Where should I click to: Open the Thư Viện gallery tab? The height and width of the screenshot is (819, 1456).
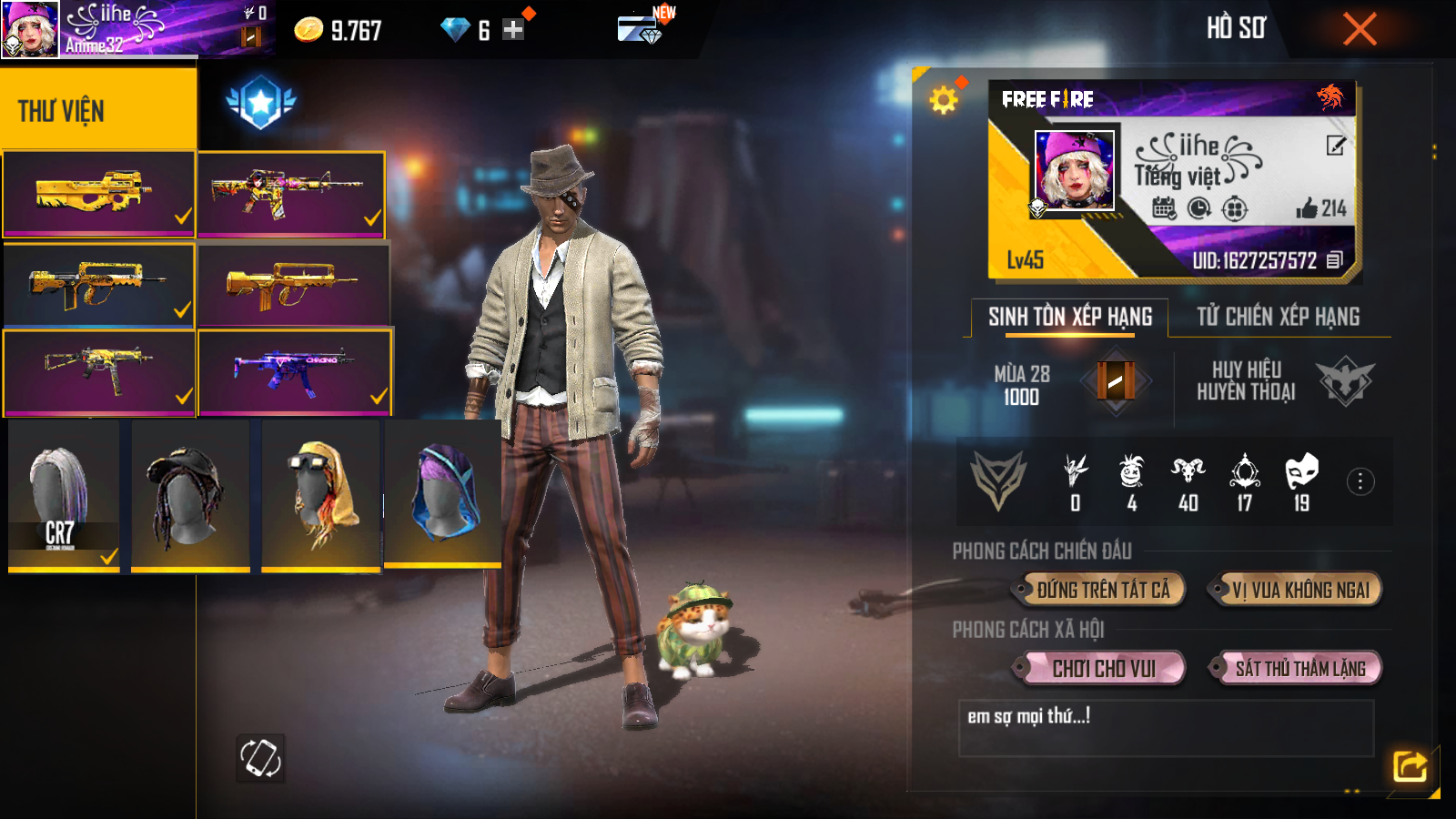(97, 110)
